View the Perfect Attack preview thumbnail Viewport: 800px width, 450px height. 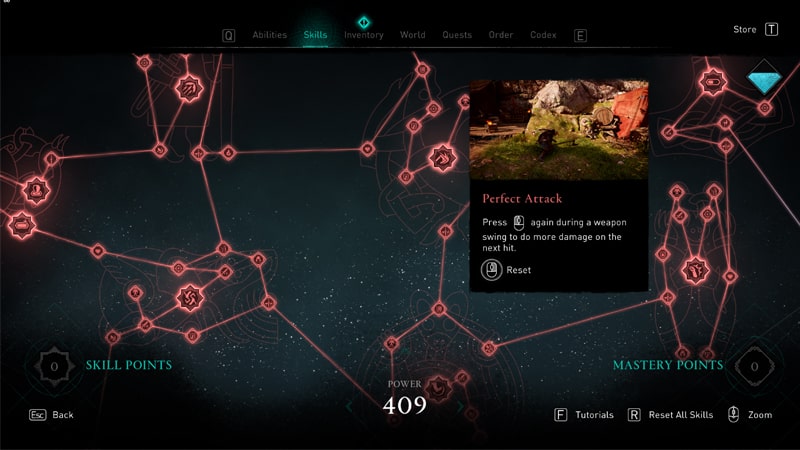559,129
